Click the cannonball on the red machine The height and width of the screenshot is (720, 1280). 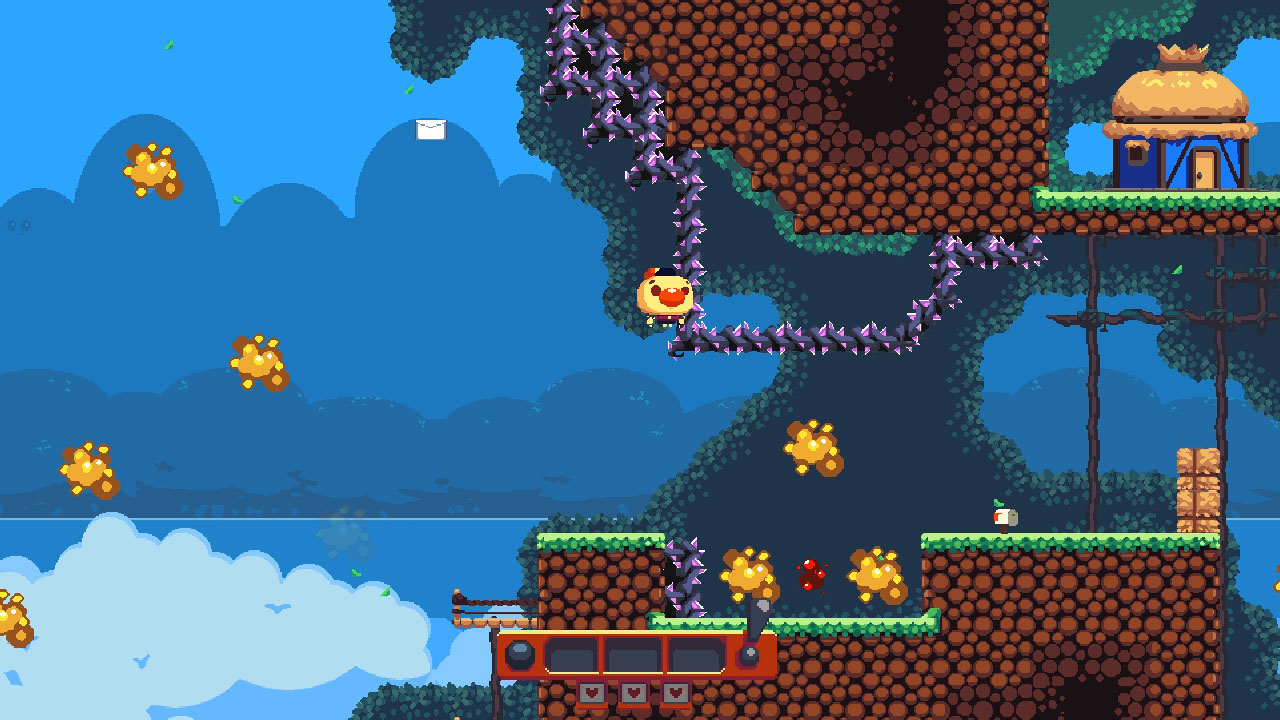click(x=521, y=655)
